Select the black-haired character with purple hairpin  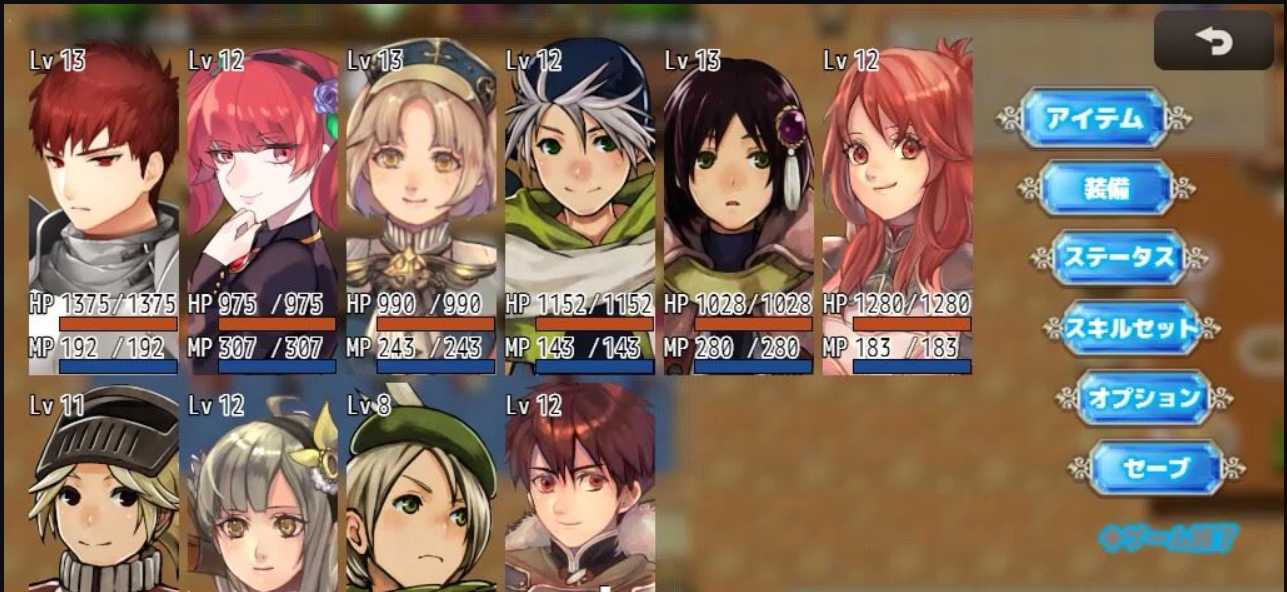pos(738,180)
